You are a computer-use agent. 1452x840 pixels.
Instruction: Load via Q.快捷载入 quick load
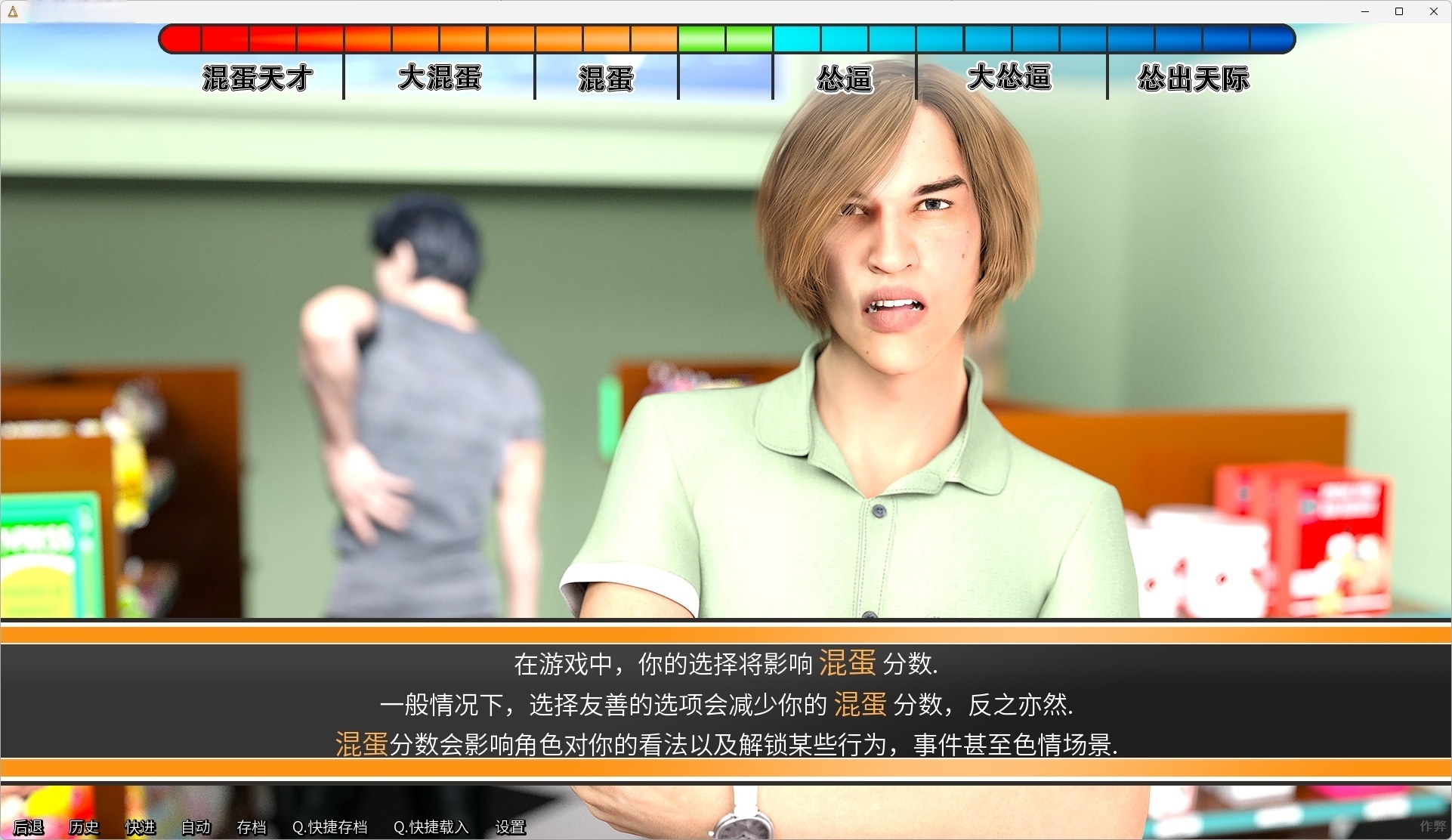(x=431, y=827)
